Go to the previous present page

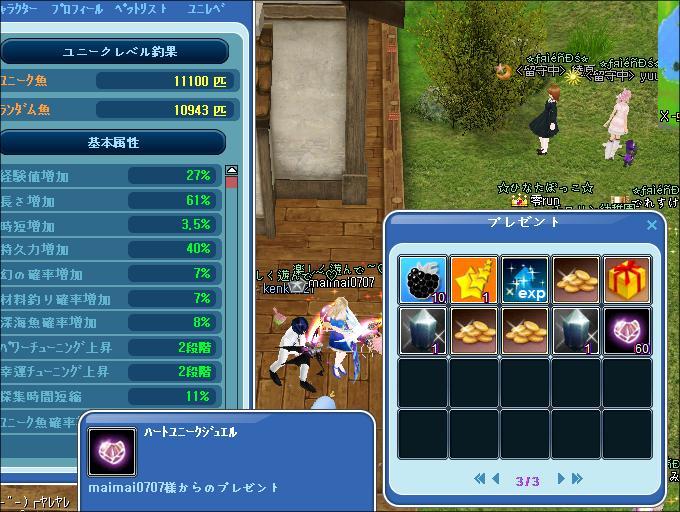[495, 479]
